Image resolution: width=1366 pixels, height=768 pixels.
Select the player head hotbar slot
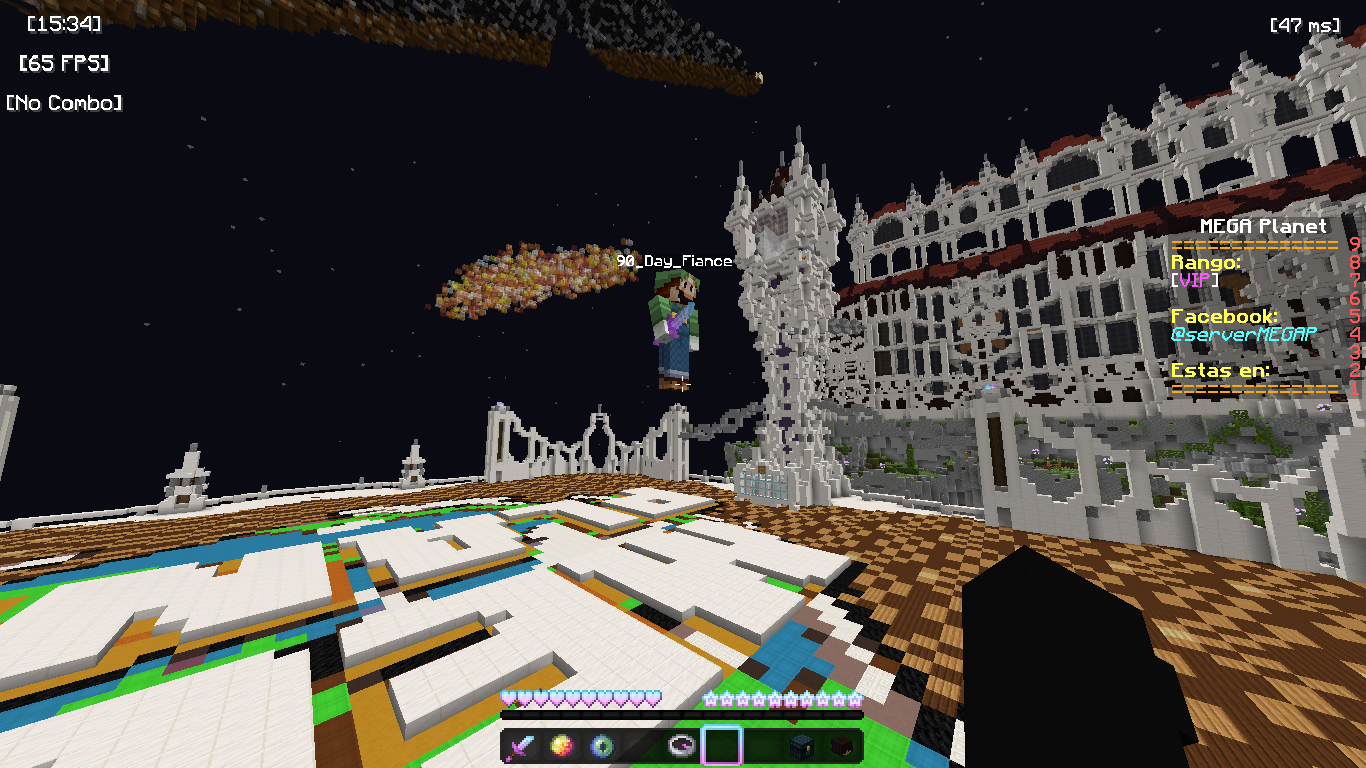(x=842, y=745)
